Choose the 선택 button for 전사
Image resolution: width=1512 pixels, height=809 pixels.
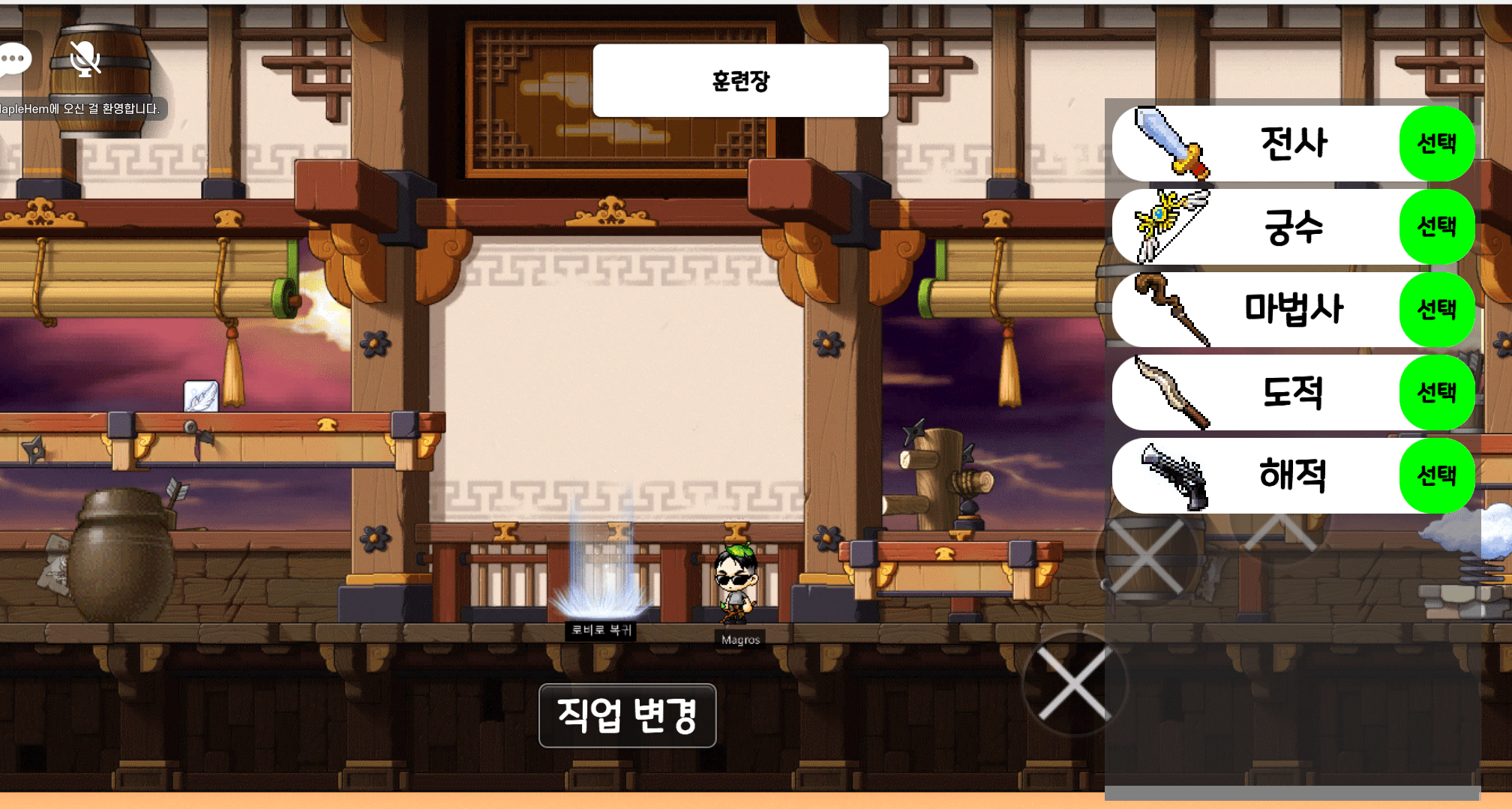click(x=1436, y=143)
